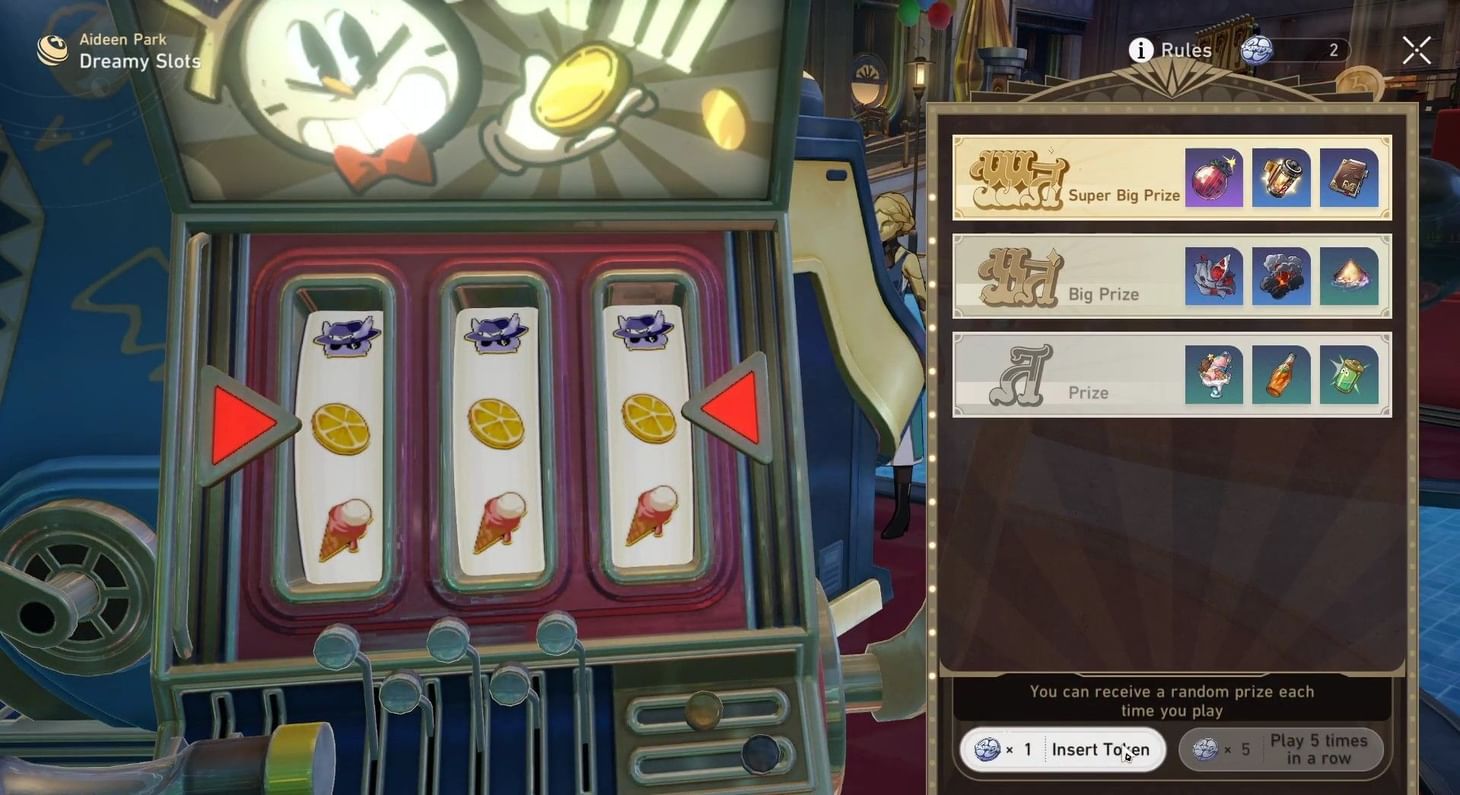1460x795 pixels.
Task: Click the green battery Prize icon
Action: pyautogui.click(x=1348, y=375)
